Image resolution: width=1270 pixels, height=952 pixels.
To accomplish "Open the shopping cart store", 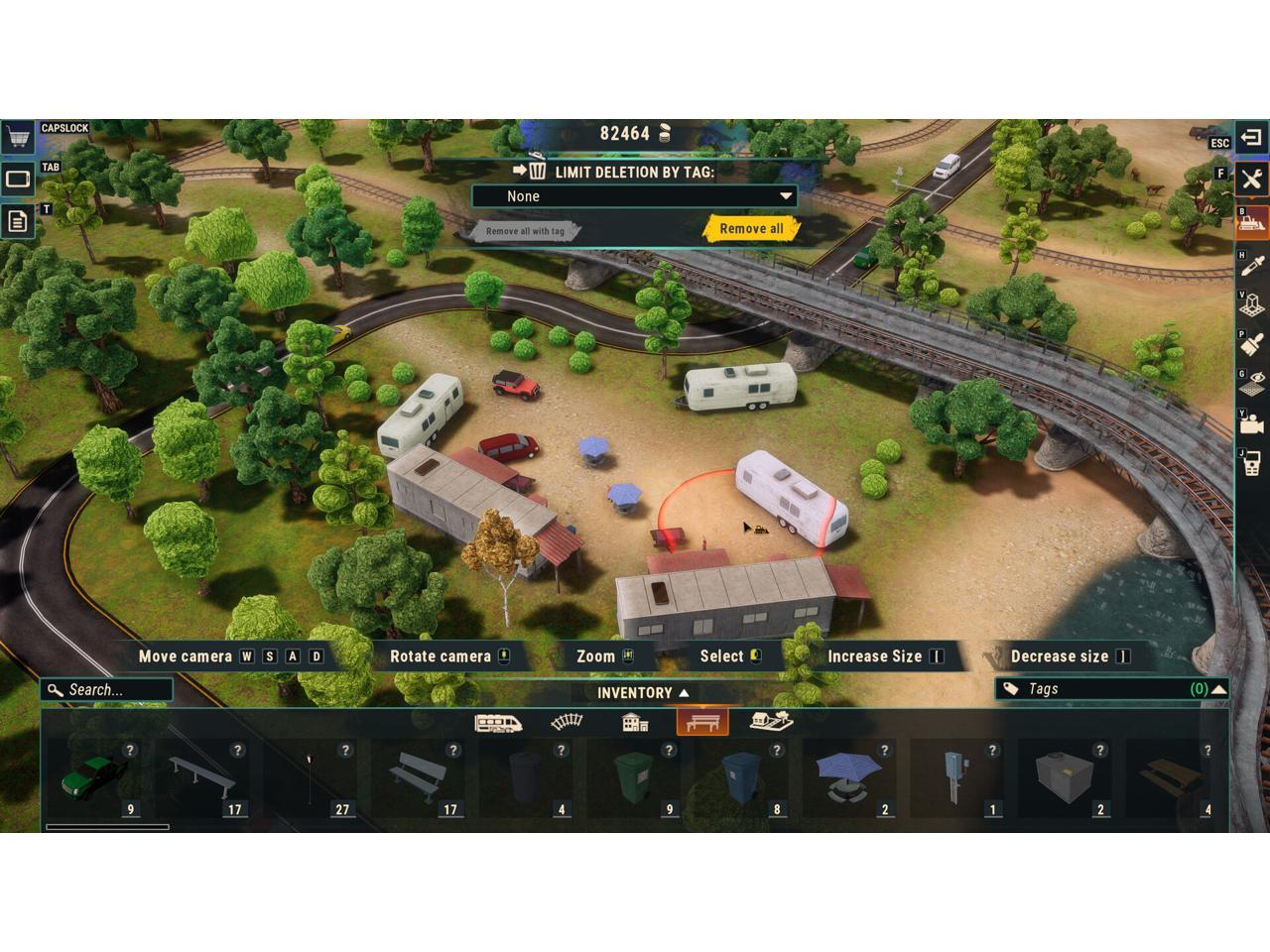I will 17,137.
